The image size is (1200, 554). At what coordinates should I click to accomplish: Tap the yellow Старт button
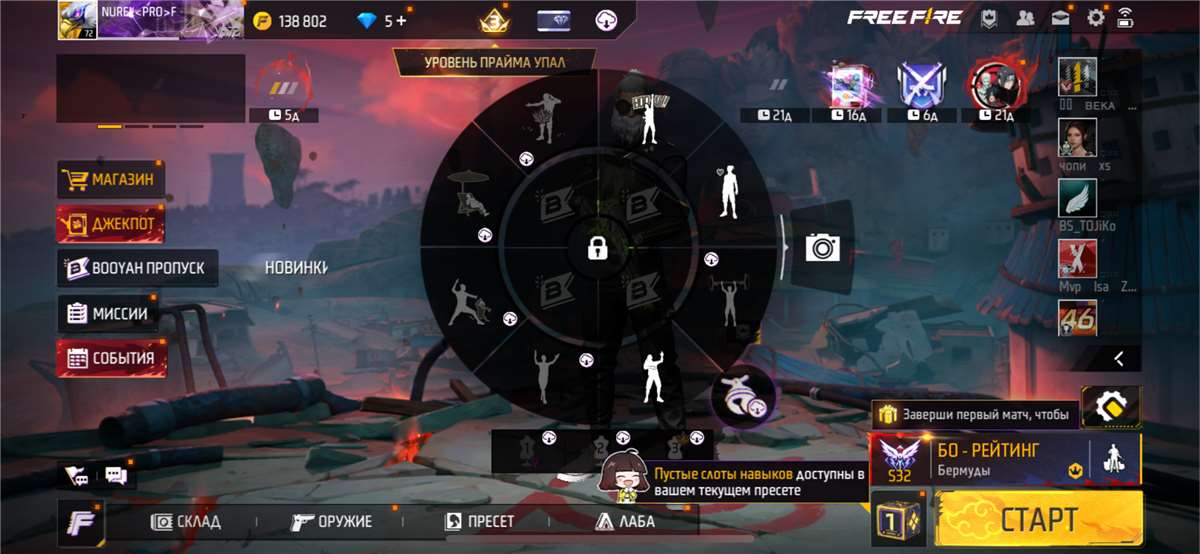pyautogui.click(x=1040, y=519)
